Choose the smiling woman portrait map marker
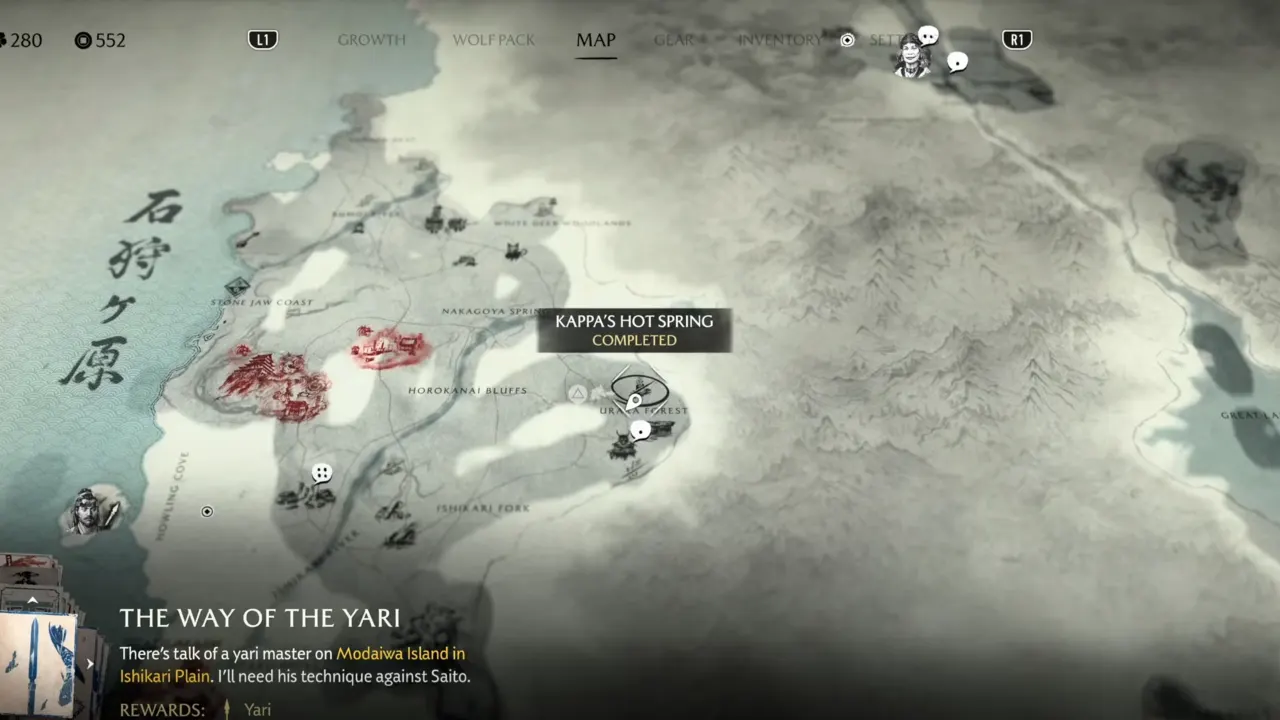1280x720 pixels. tap(912, 57)
